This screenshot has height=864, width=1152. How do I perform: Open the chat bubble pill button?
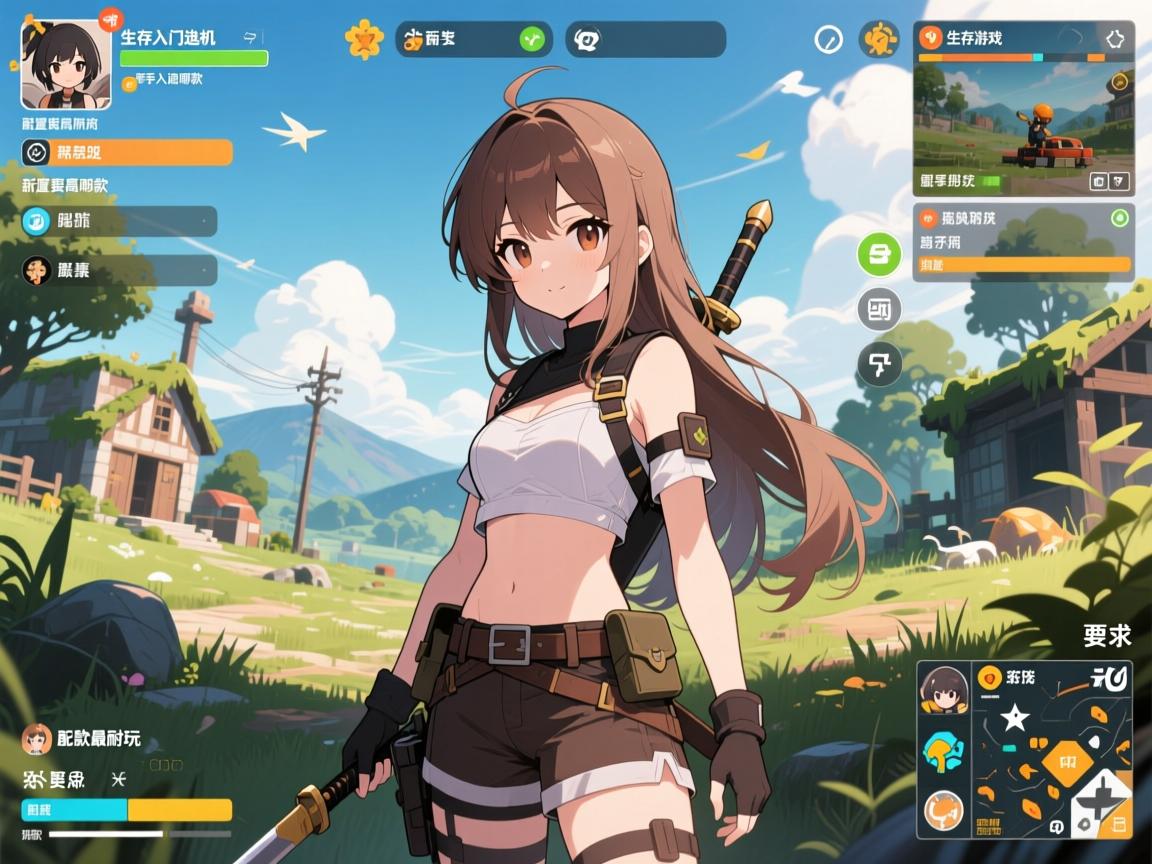click(645, 39)
